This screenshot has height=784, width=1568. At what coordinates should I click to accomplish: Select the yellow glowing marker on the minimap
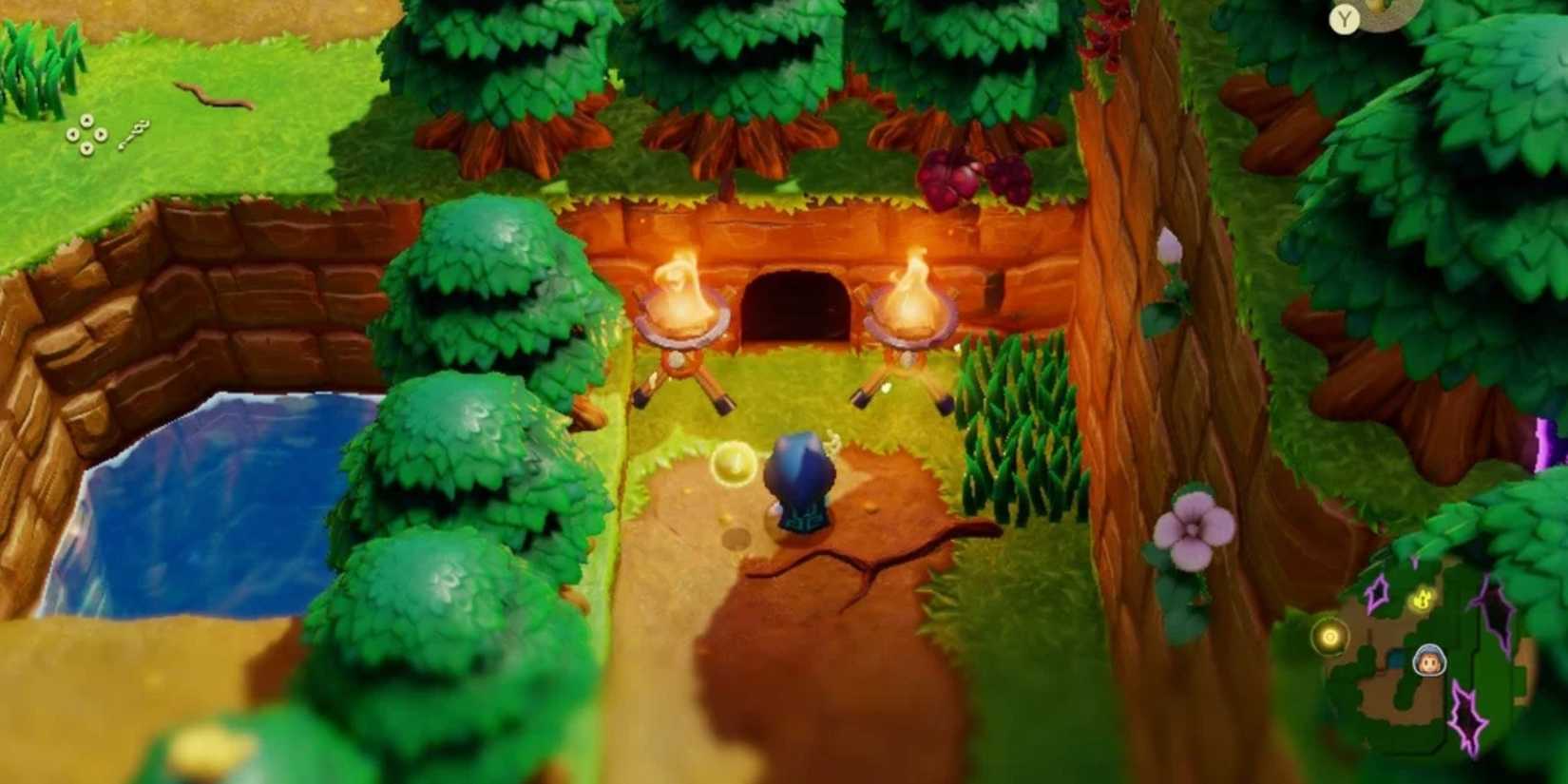point(1421,599)
